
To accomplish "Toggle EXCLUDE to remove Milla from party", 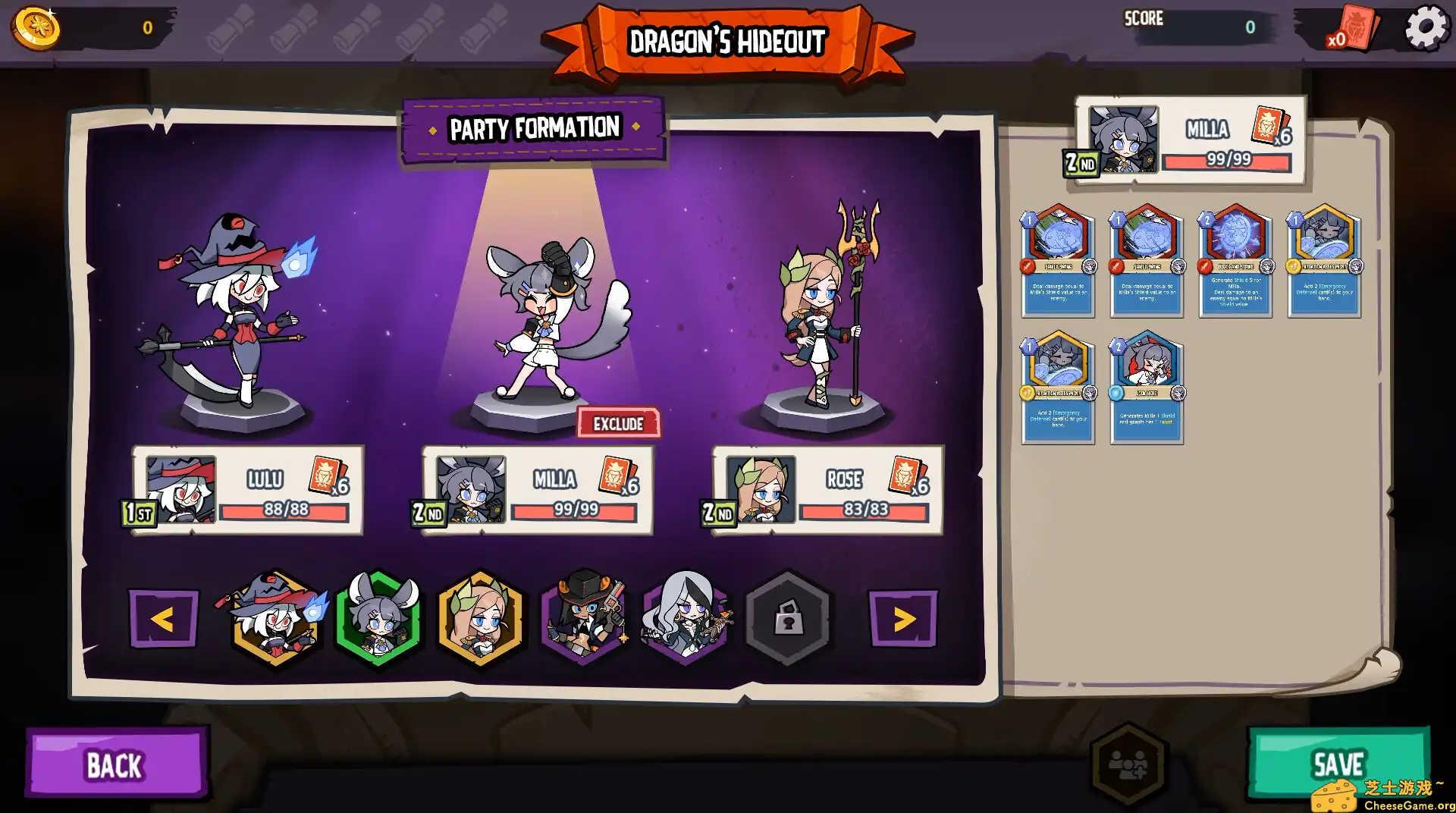I will coord(617,424).
